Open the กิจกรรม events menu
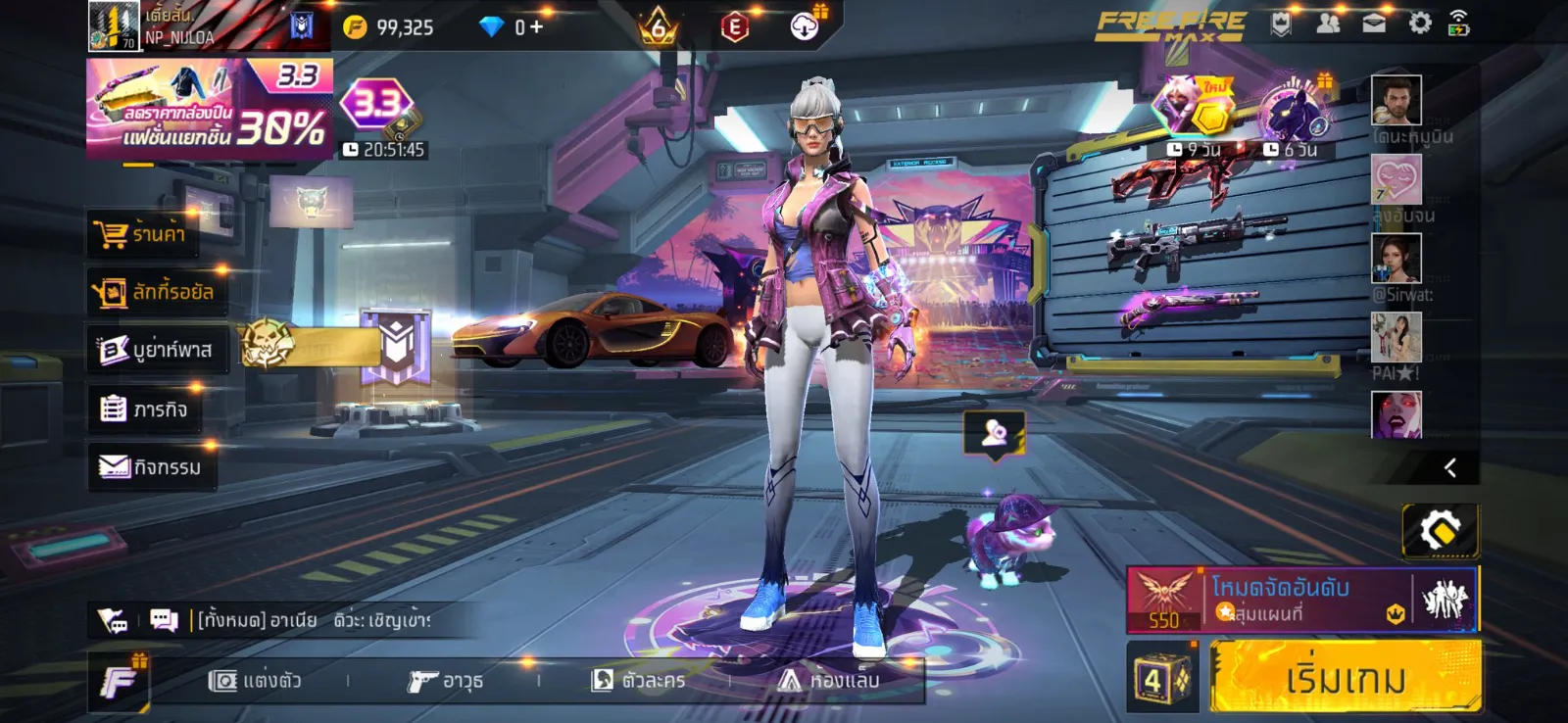The image size is (1568, 723). coord(151,467)
